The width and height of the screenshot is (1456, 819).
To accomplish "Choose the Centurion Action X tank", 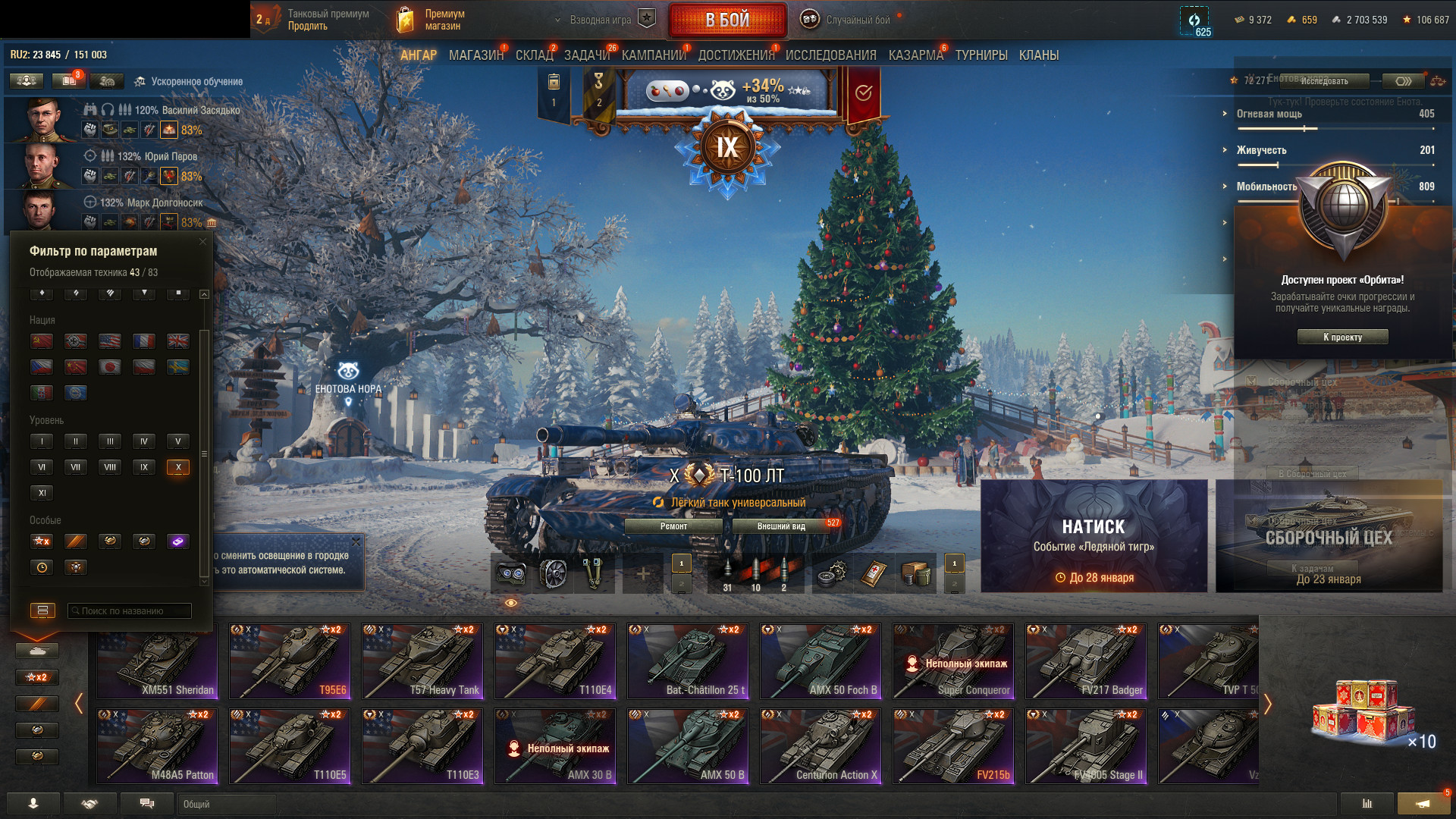I will [821, 745].
